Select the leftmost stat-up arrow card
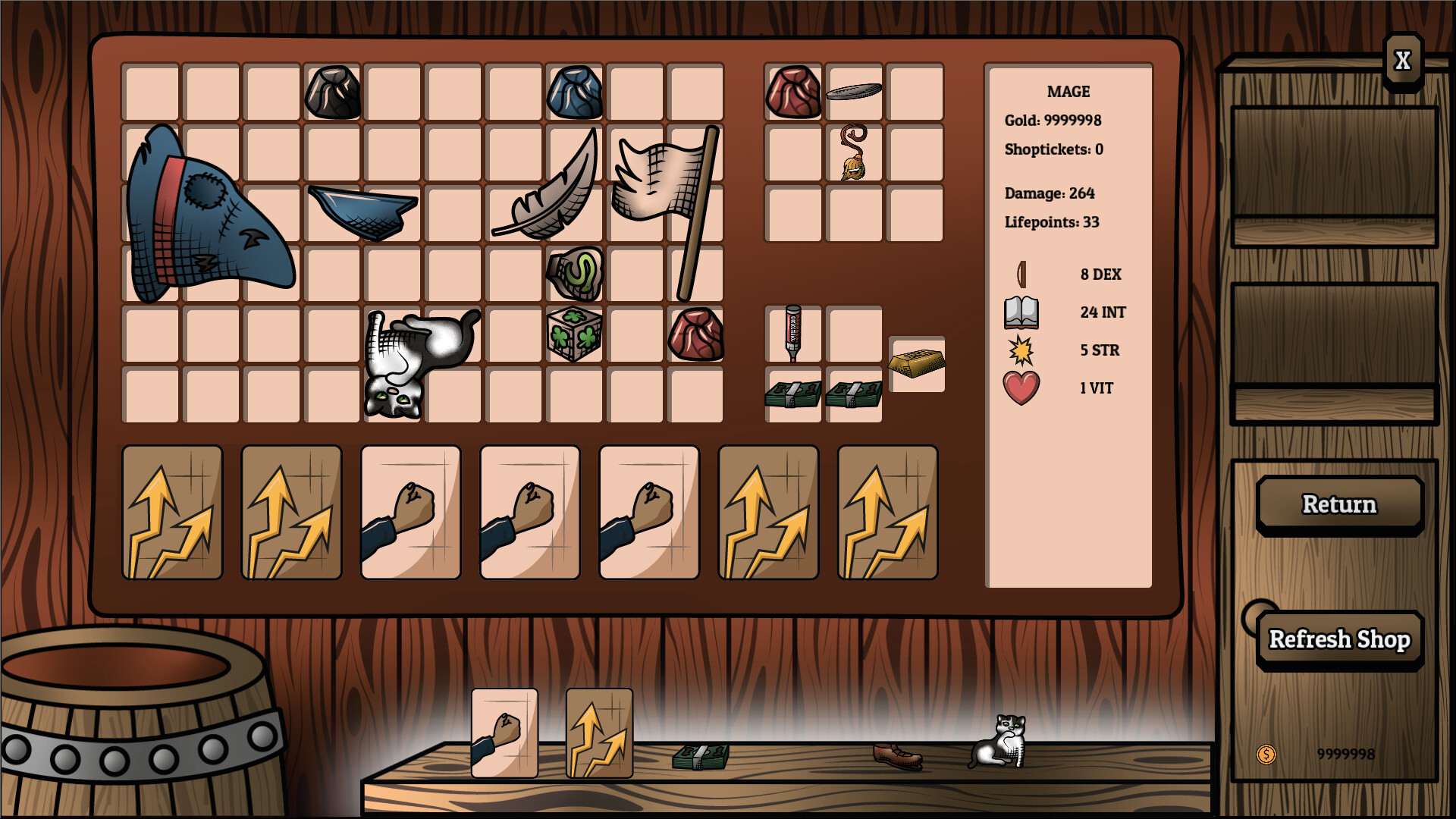Image resolution: width=1456 pixels, height=819 pixels. tap(172, 512)
